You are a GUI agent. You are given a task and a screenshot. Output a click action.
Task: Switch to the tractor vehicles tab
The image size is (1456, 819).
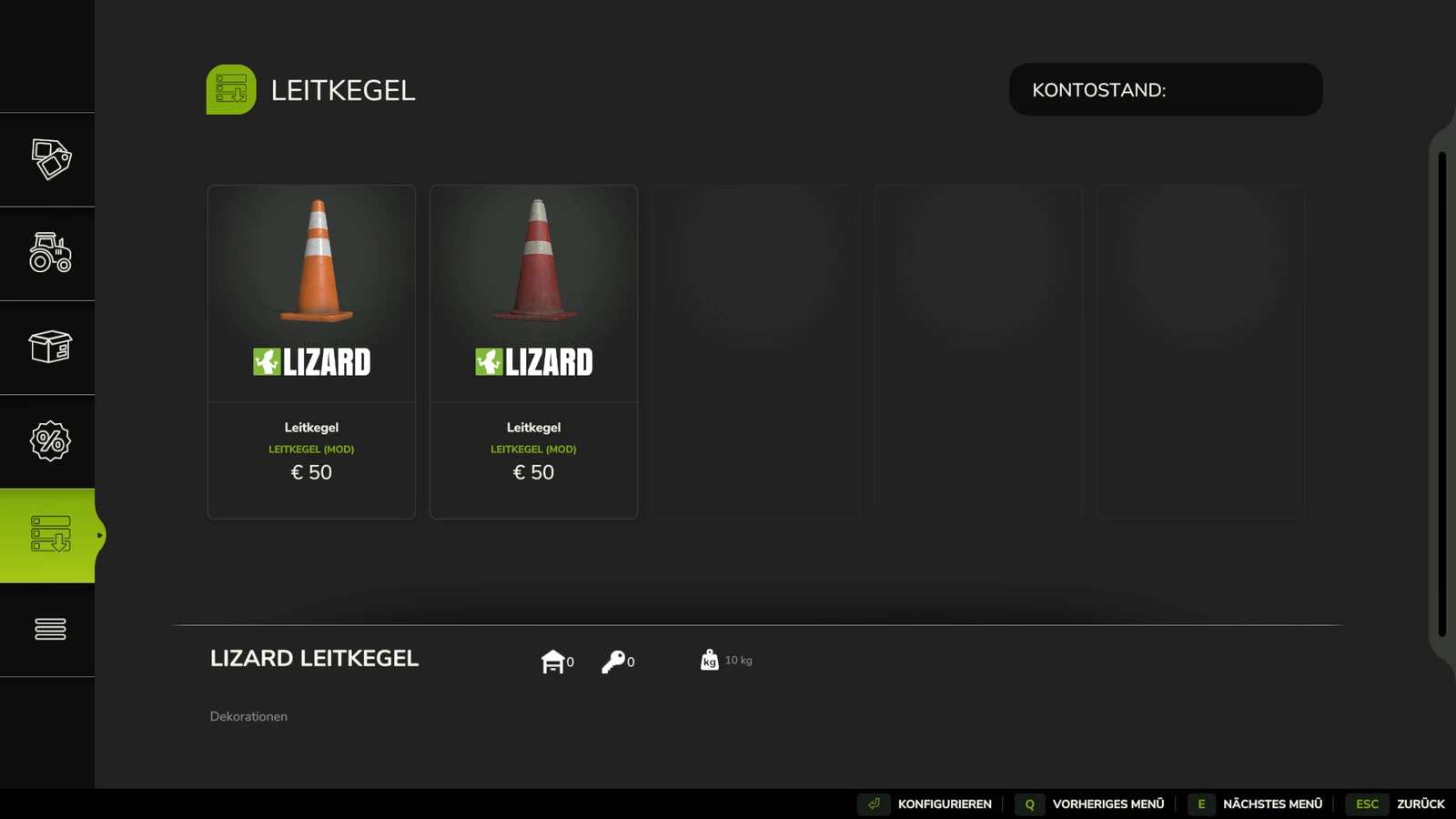(50, 253)
